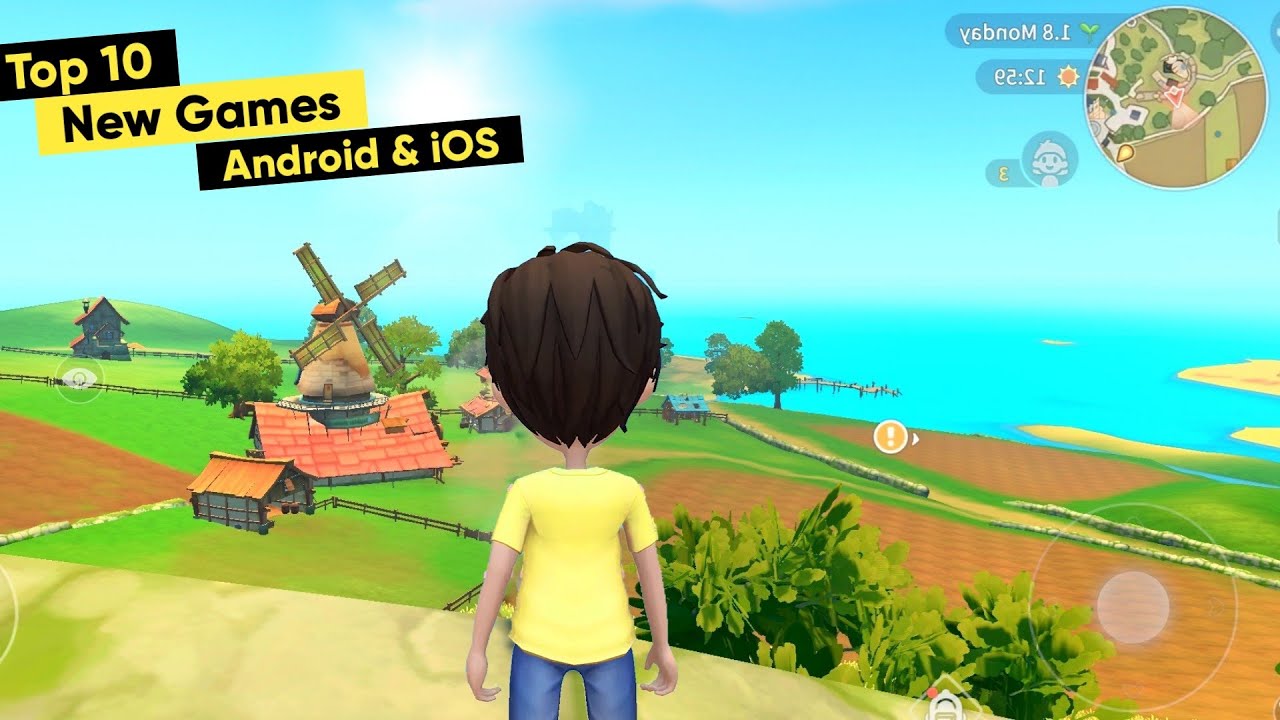Open the backpack icon at the bottom center
The height and width of the screenshot is (720, 1280).
click(x=945, y=708)
